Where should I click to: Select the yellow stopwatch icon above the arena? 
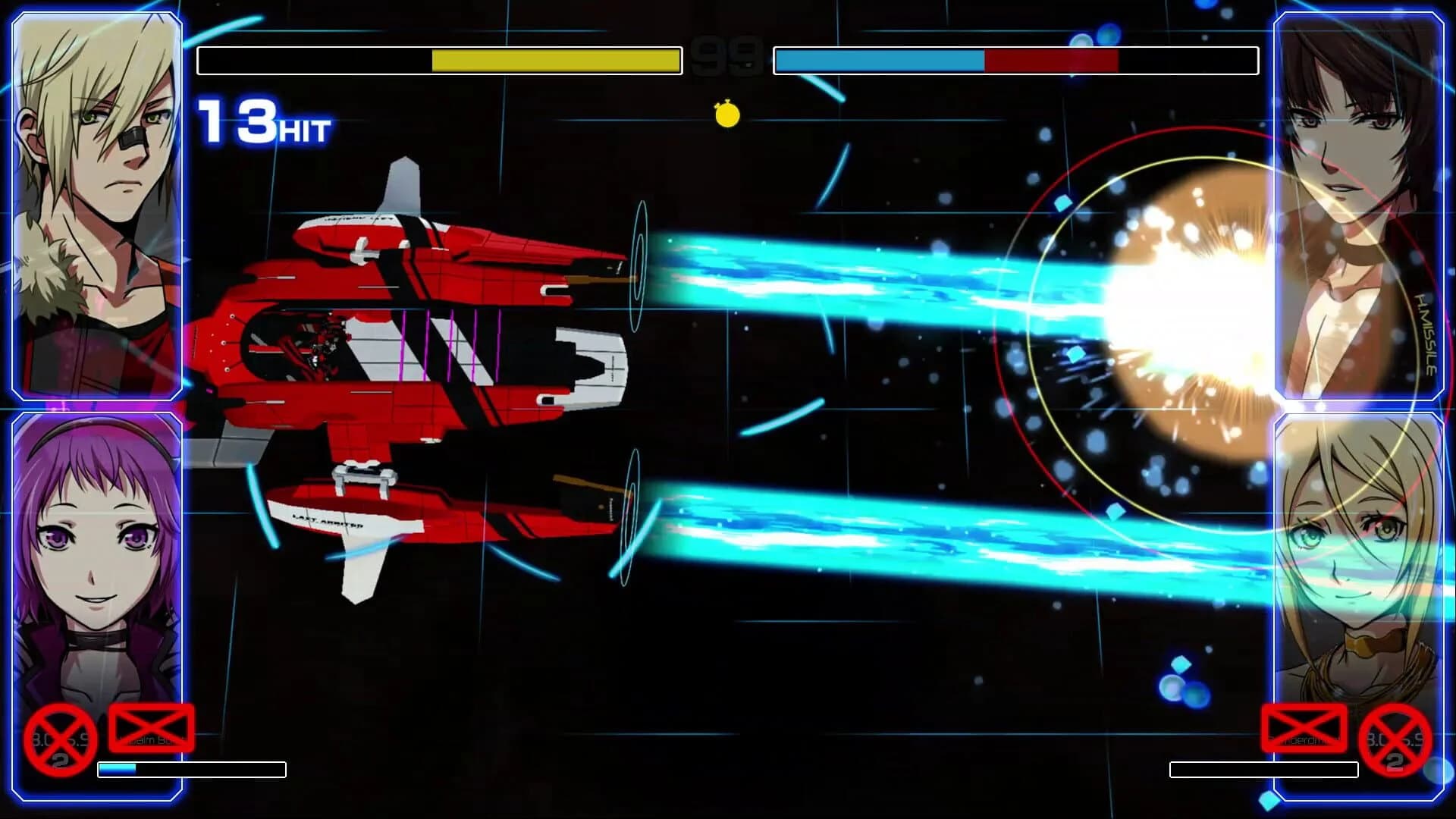[726, 114]
